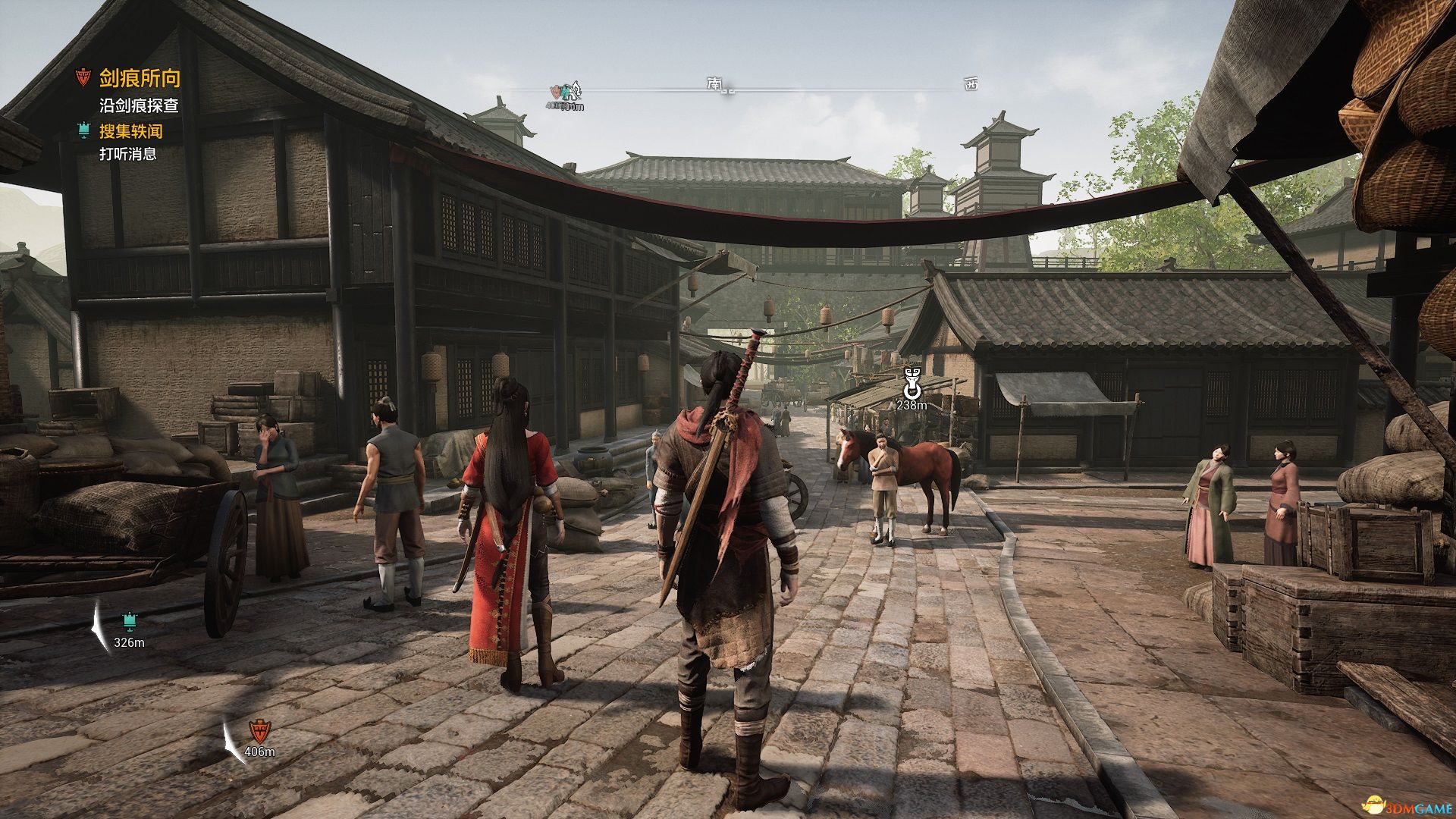Click the quest marker cluster on compass bar
This screenshot has width=1456, height=819.
566,93
